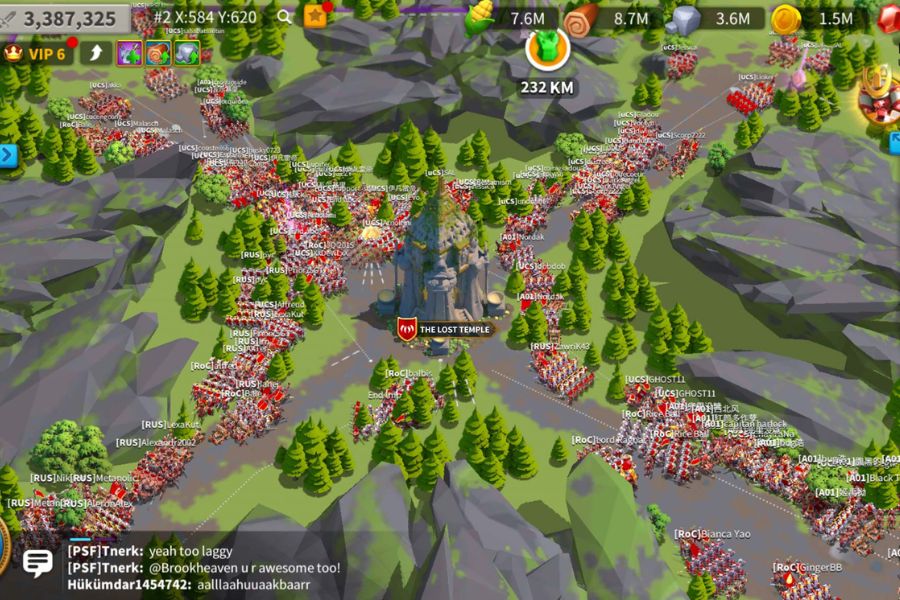Return to city via green castle icon
The height and width of the screenshot is (600, 900).
point(547,47)
